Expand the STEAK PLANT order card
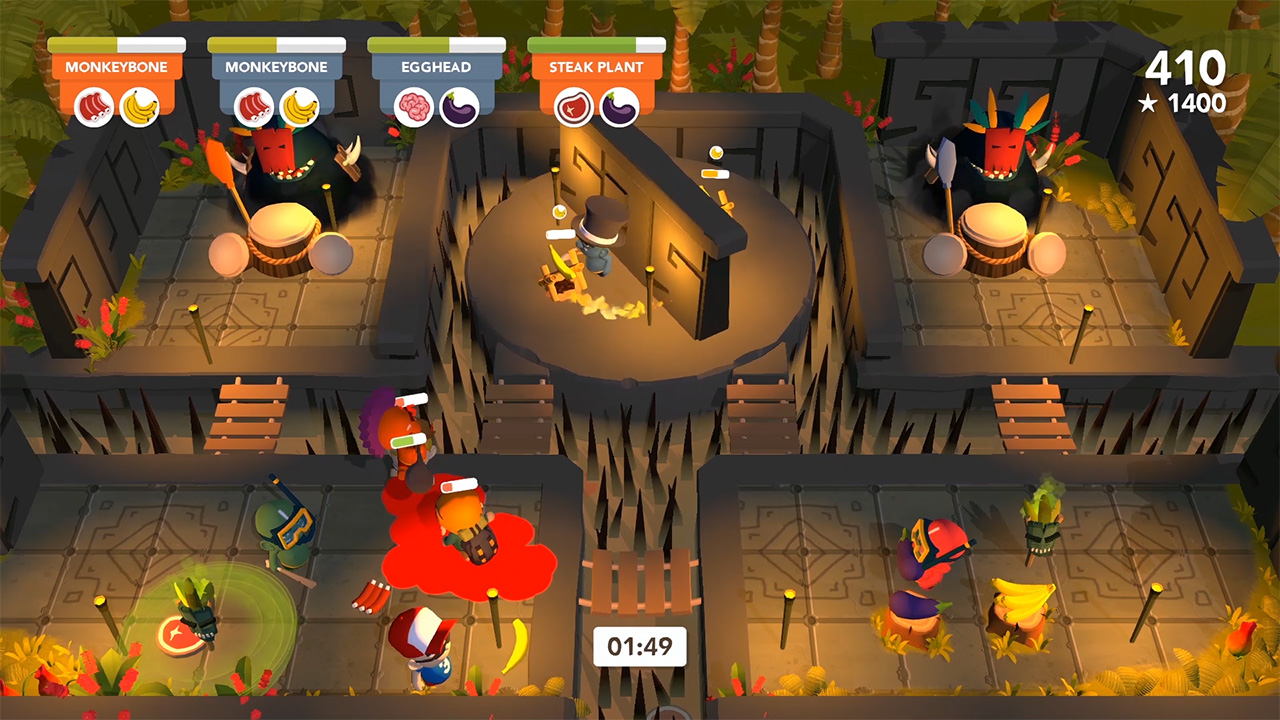Viewport: 1280px width, 720px height. click(x=595, y=67)
